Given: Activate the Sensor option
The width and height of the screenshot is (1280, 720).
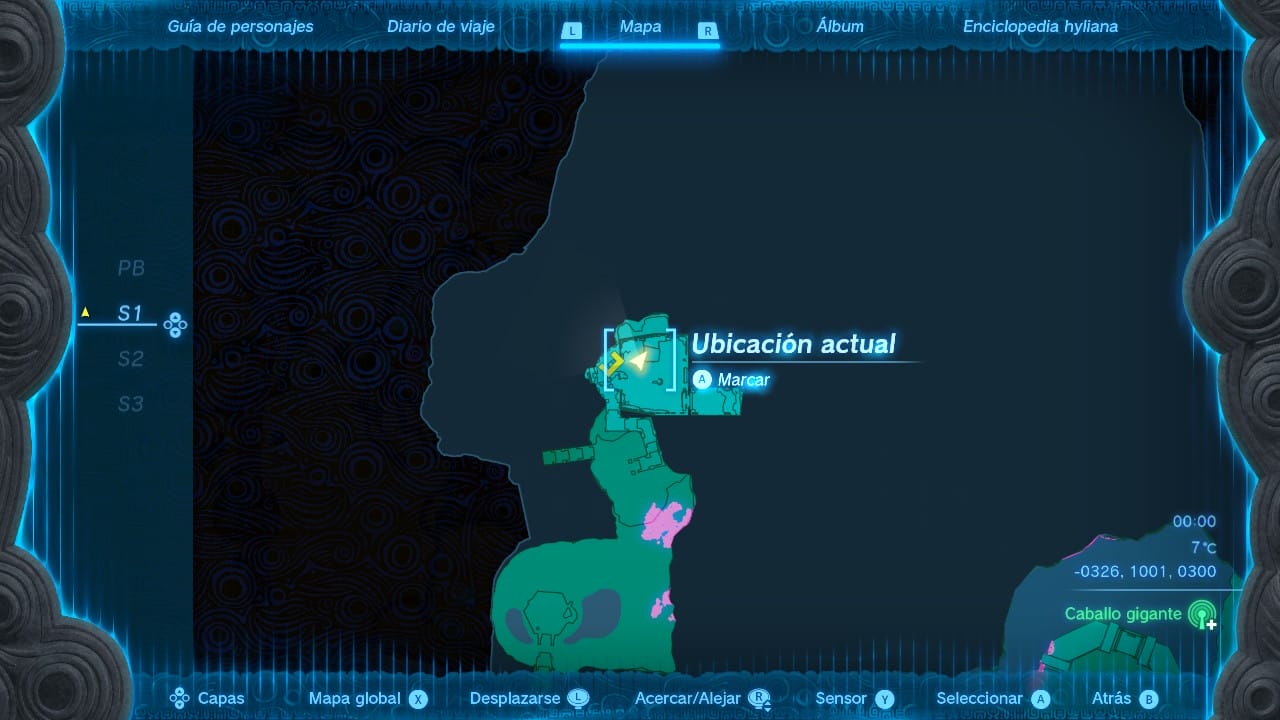Looking at the screenshot, I should pos(853,699).
